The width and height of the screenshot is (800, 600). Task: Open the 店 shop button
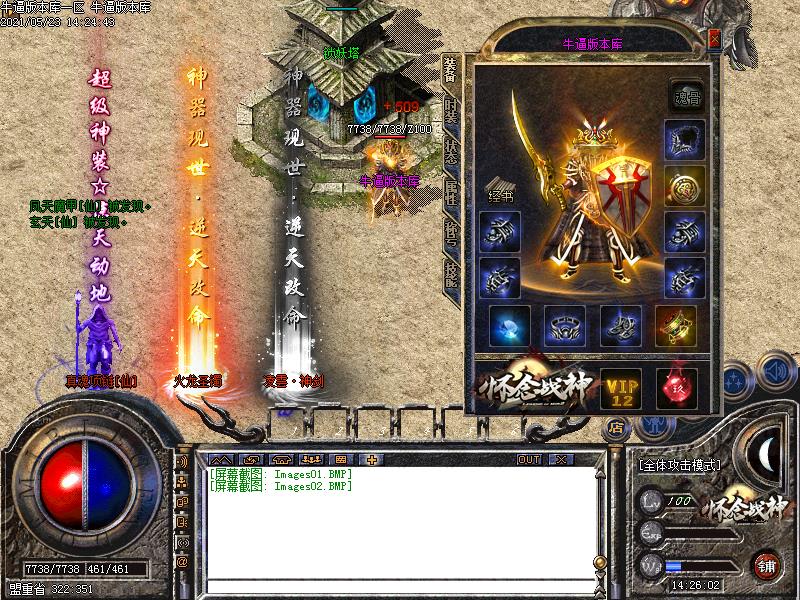click(x=614, y=426)
